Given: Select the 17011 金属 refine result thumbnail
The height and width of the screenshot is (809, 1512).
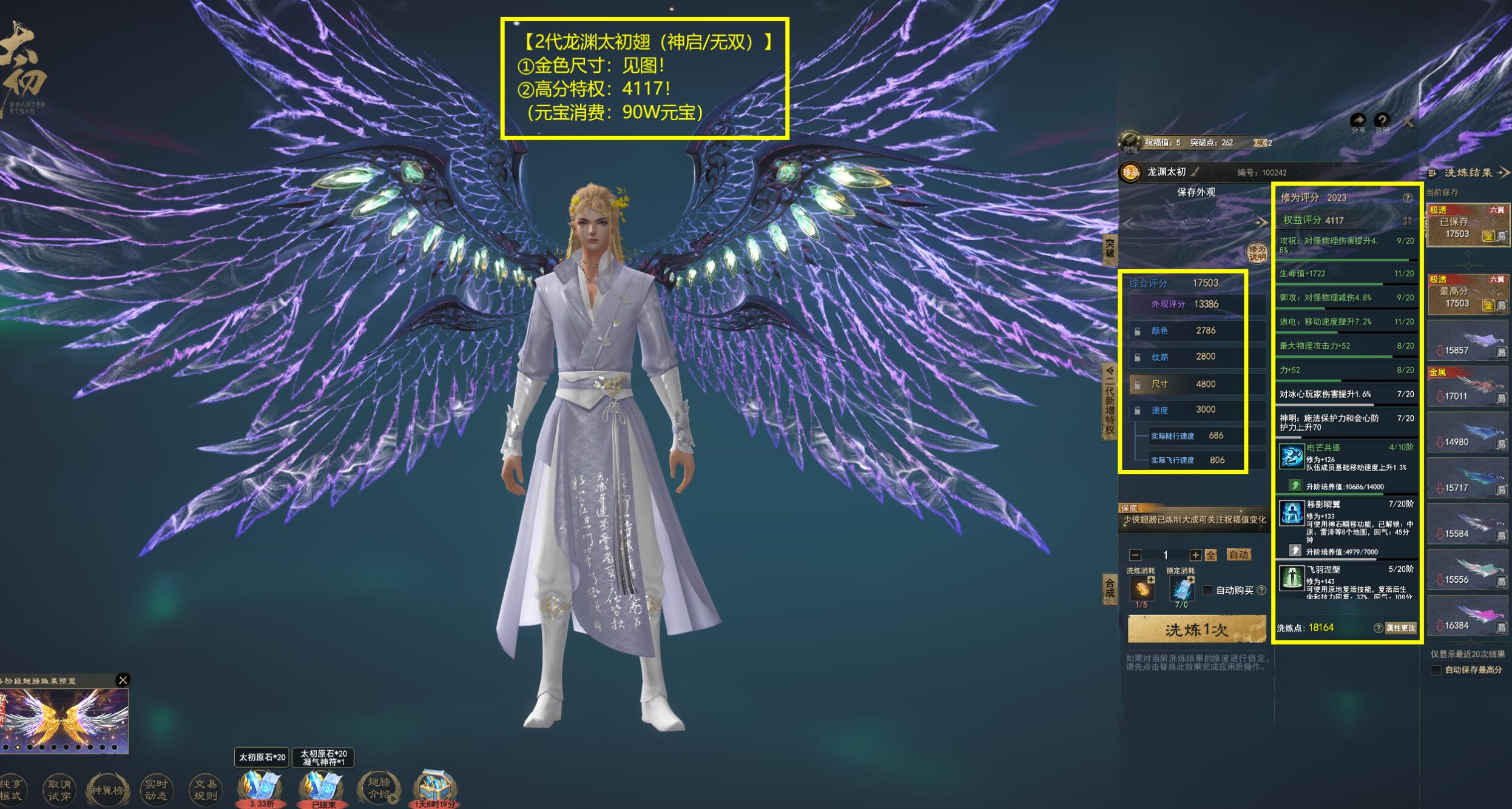Looking at the screenshot, I should pos(1467,387).
